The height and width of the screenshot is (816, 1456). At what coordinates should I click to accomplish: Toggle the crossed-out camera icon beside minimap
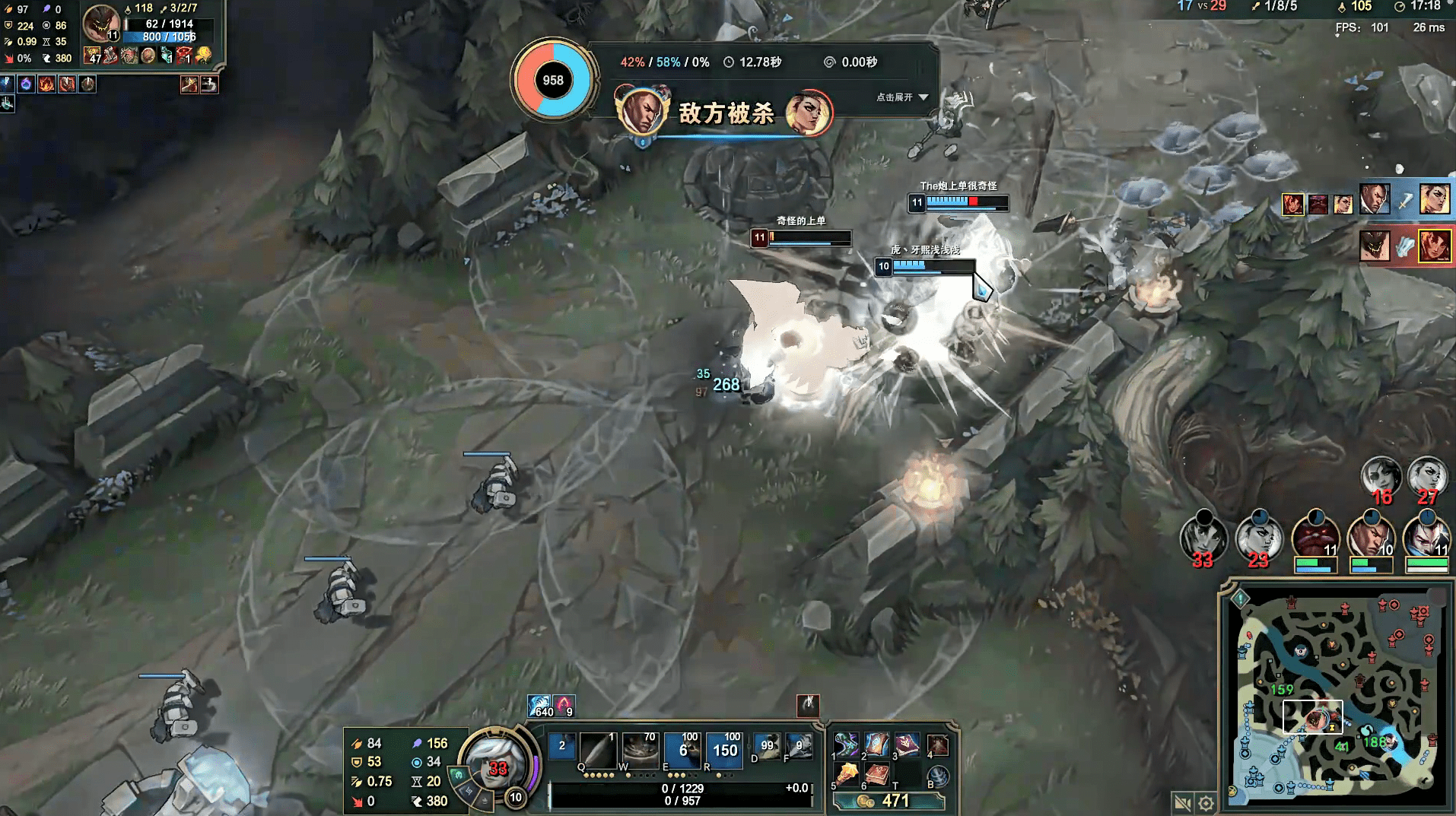point(1182,803)
